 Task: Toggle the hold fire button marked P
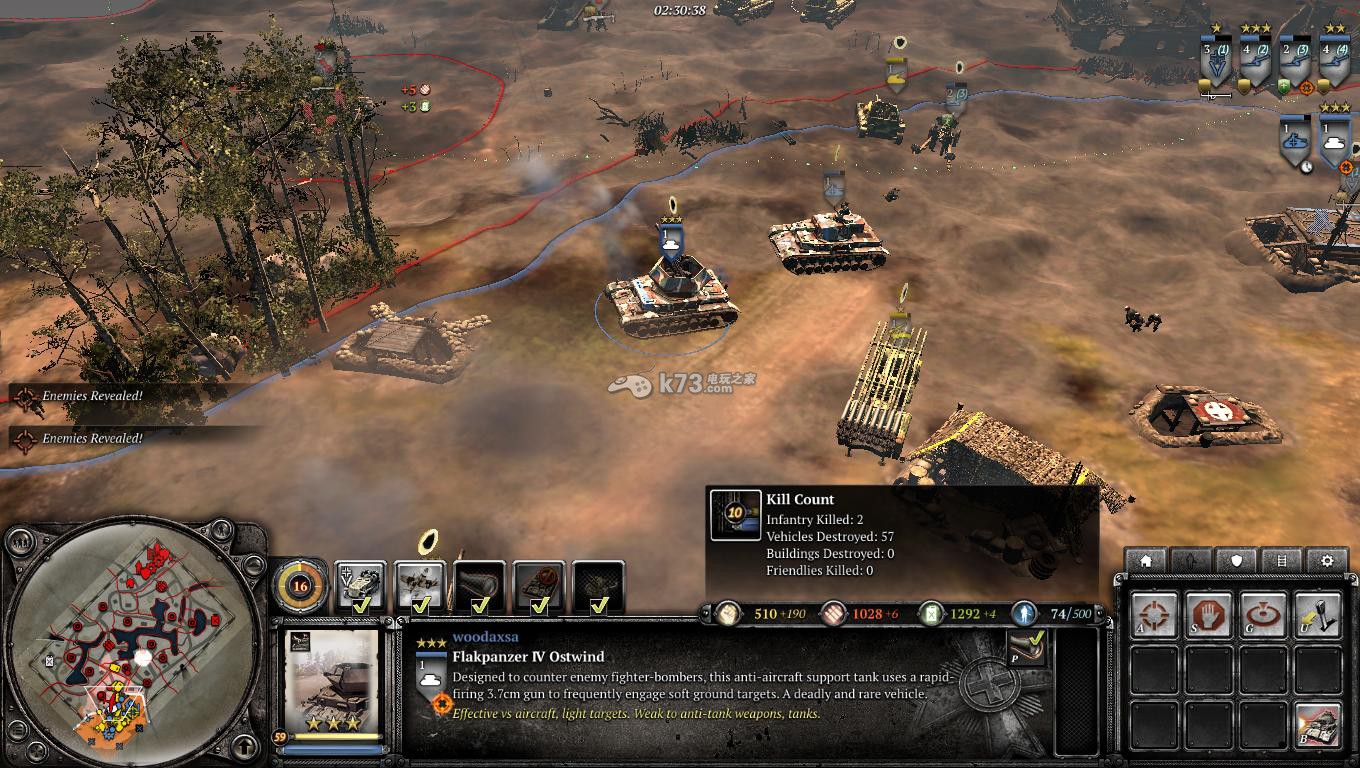tap(1026, 648)
